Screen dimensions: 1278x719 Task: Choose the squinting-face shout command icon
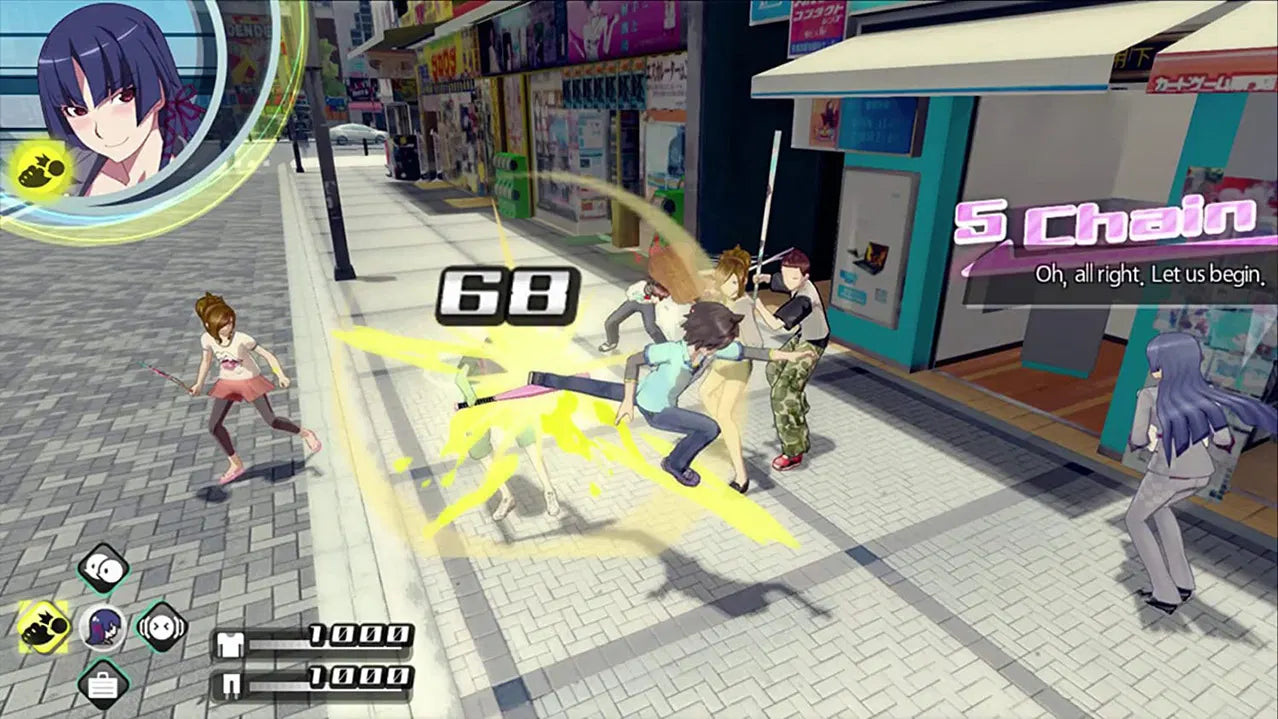(162, 627)
